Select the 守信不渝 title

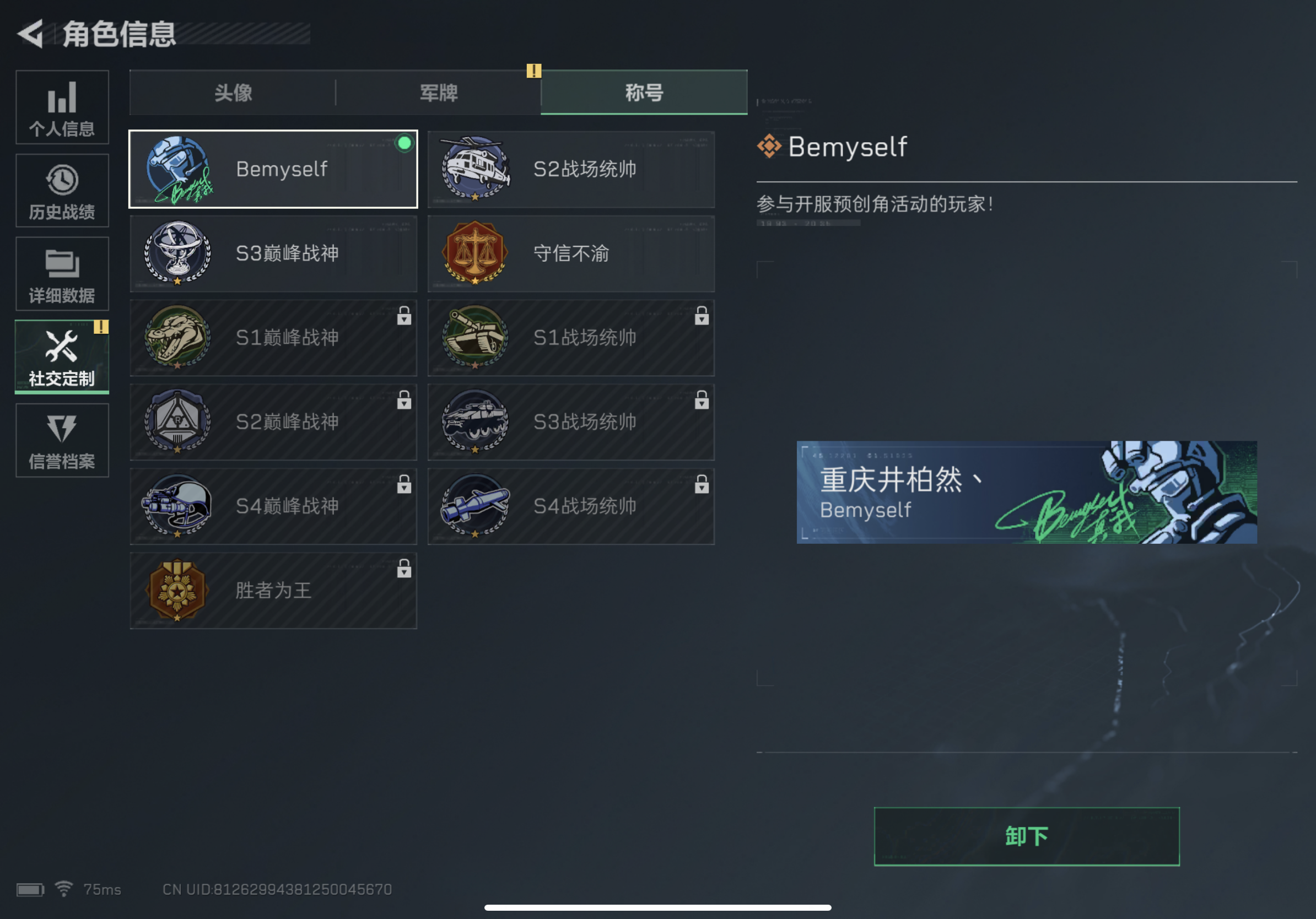tap(571, 254)
